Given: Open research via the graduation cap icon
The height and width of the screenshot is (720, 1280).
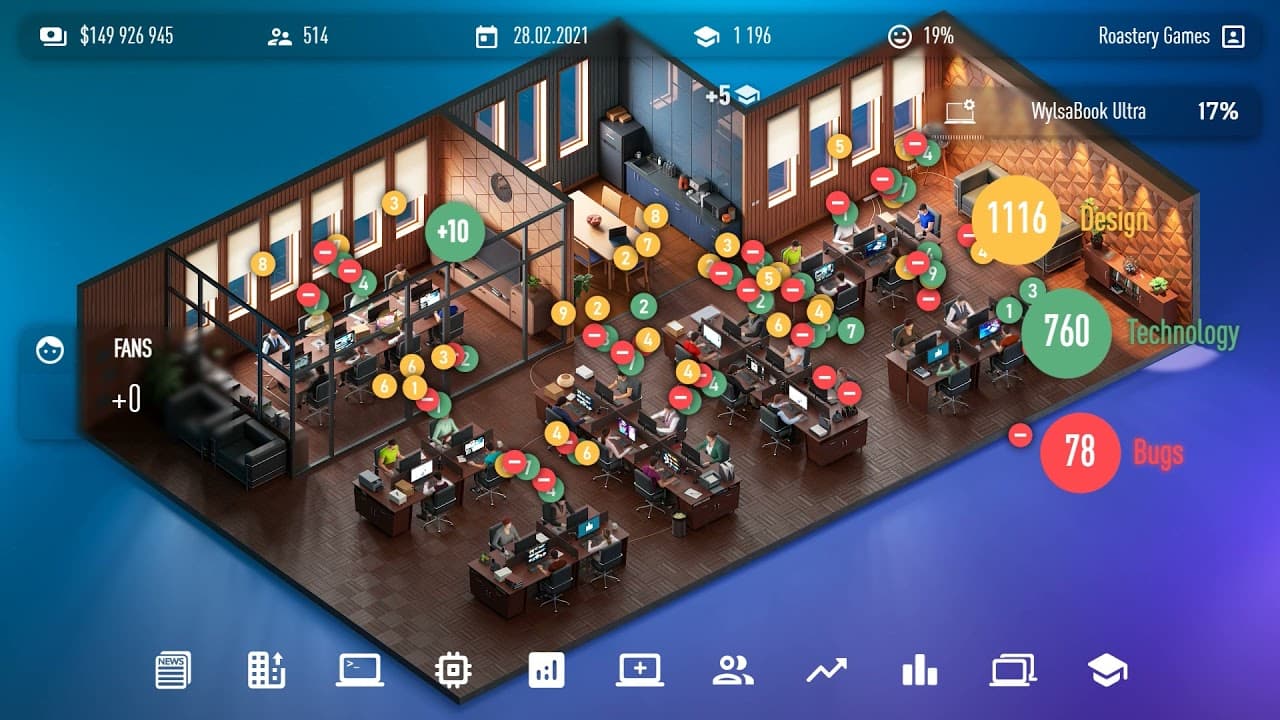Looking at the screenshot, I should click(1101, 670).
